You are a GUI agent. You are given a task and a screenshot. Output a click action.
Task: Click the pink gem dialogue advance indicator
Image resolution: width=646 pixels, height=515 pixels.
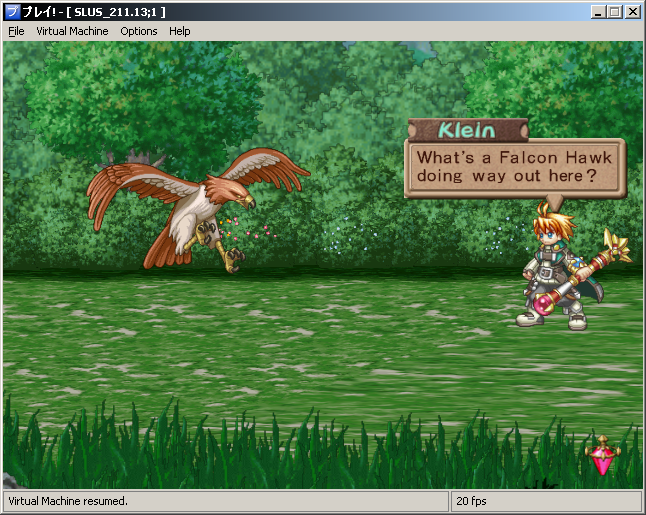pos(601,456)
